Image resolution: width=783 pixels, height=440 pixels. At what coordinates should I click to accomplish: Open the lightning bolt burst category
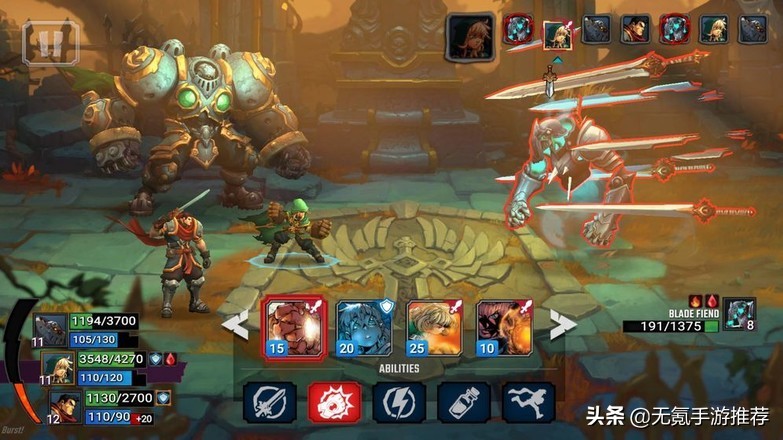coord(399,402)
